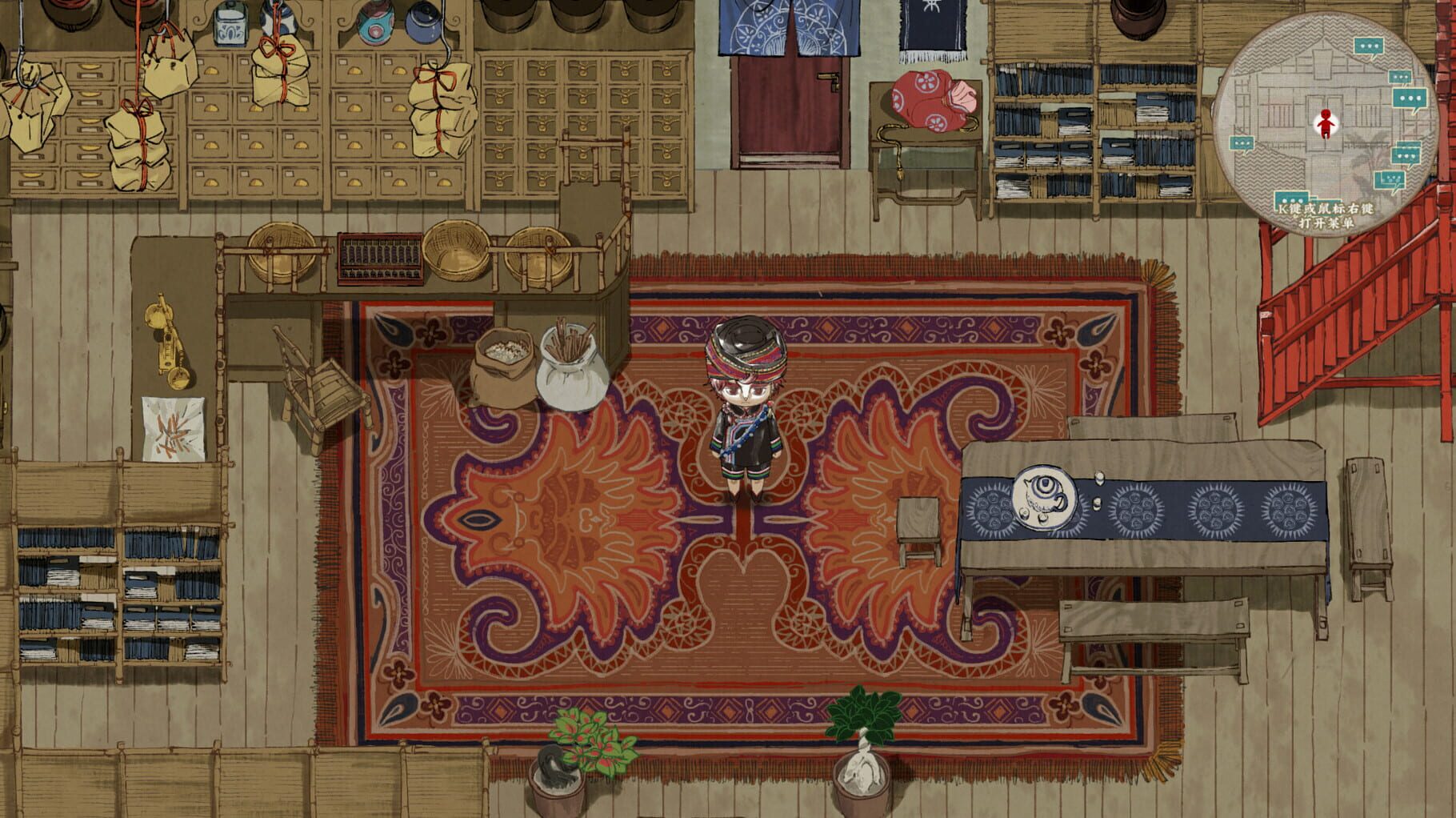Screen dimensions: 1456x818
Task: Click the small upper-right bubble marker on the minimap
Action: point(1400,76)
